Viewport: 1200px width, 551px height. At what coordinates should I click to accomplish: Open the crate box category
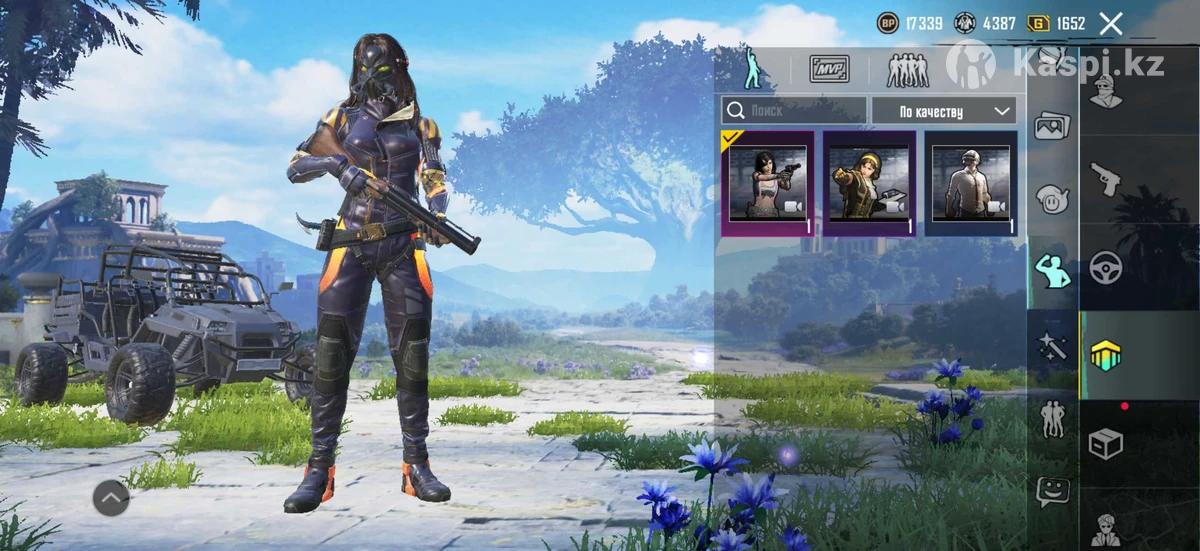(x=1105, y=443)
